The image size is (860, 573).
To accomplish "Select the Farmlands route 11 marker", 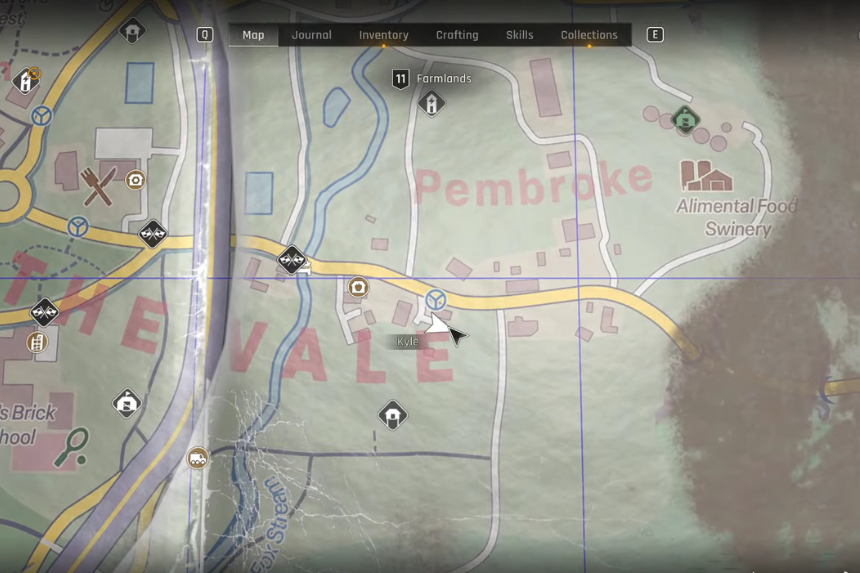I will click(x=401, y=79).
